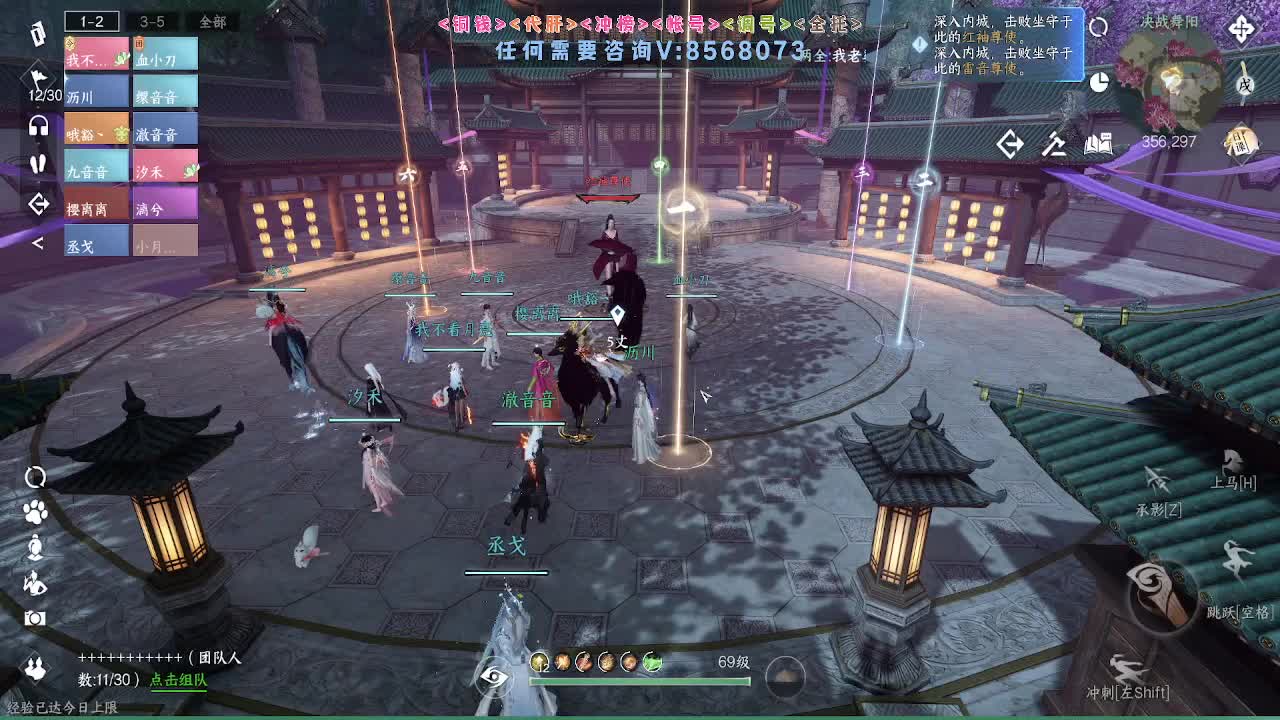The height and width of the screenshot is (720, 1280).
Task: Click the team diamond icon above 点击组队
Action: coord(34,666)
